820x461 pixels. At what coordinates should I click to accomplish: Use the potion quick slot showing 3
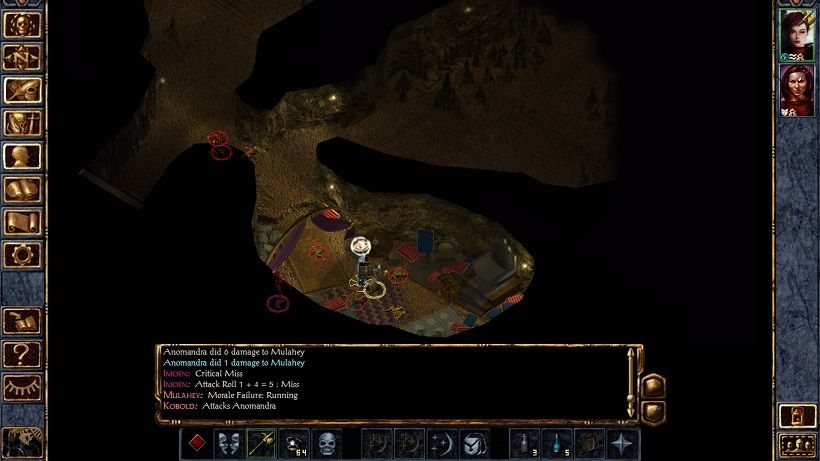(x=525, y=444)
